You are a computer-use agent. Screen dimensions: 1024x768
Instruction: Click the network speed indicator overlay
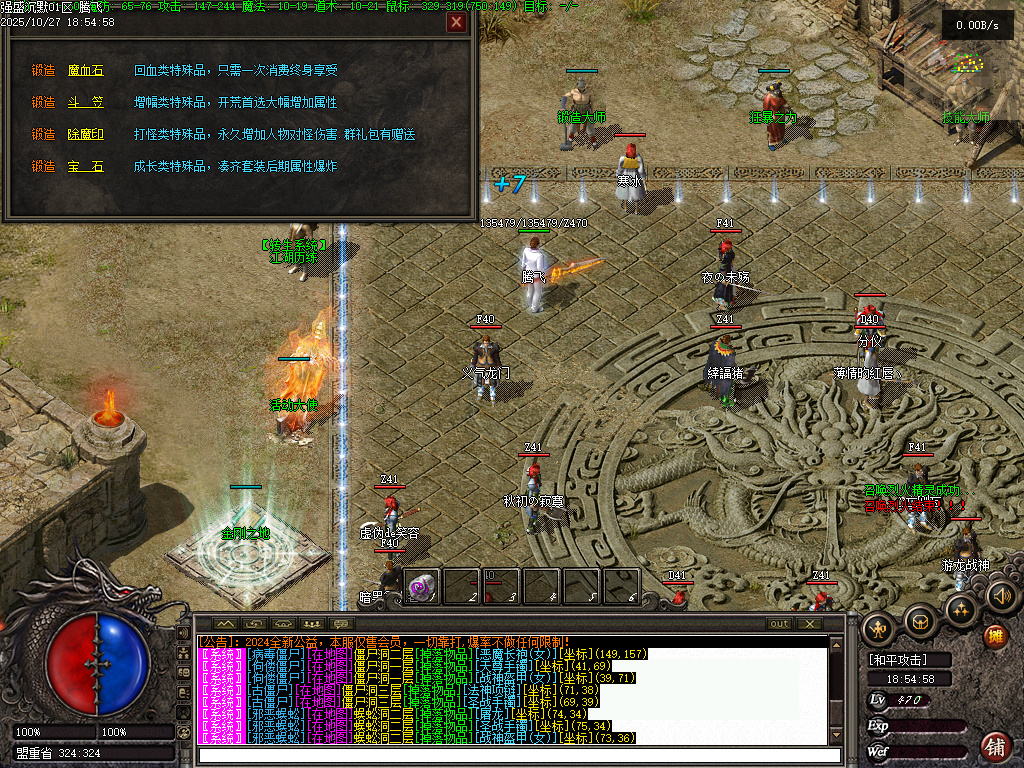977,26
